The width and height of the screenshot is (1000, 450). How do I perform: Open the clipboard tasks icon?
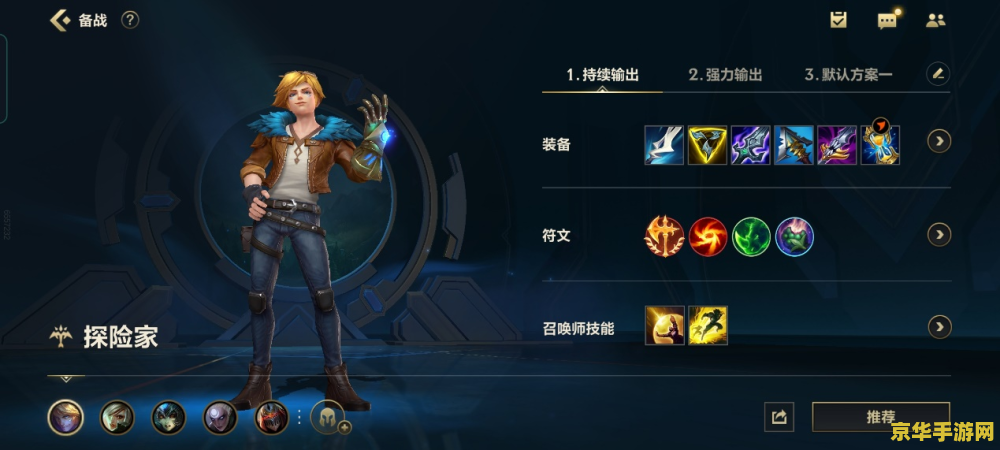(838, 20)
